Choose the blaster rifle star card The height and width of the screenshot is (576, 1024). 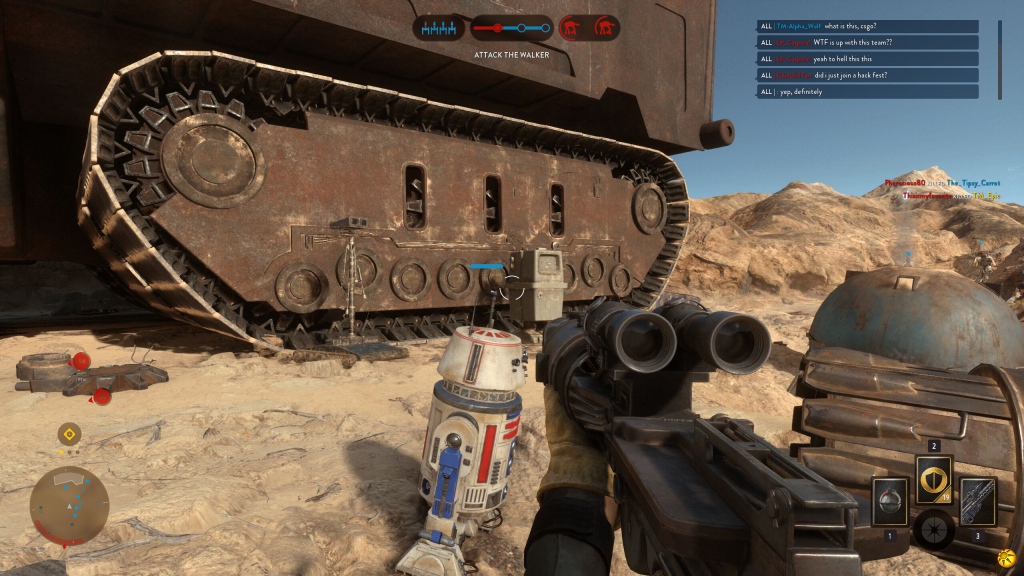point(977,500)
